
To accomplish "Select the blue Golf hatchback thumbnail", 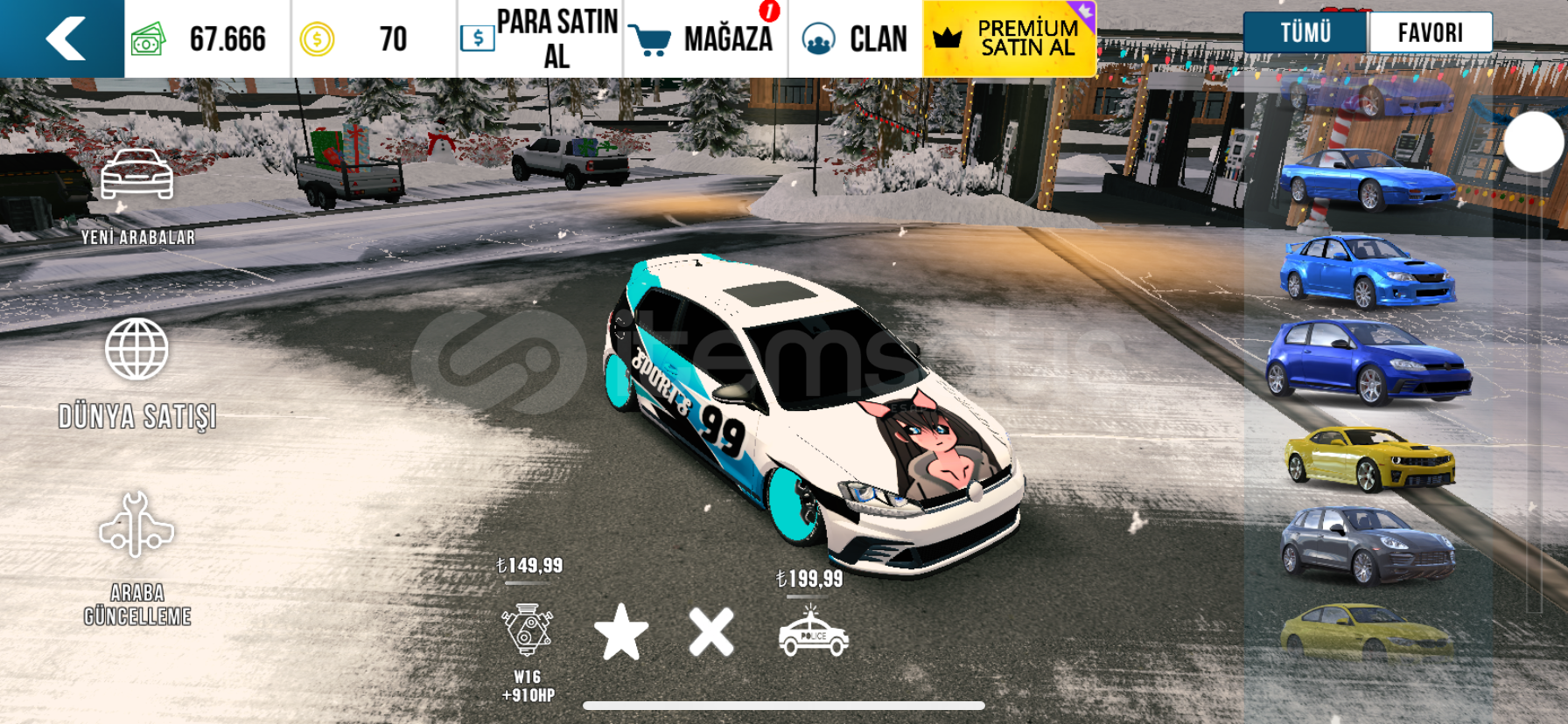I will click(1368, 362).
